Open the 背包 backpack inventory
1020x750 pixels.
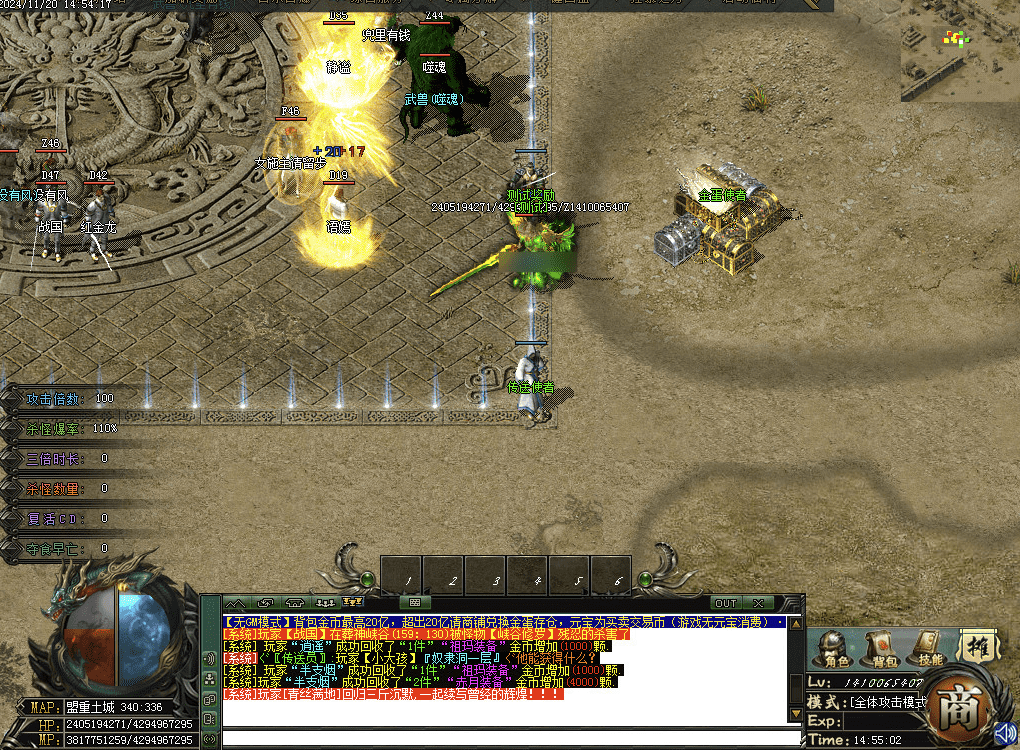[x=882, y=647]
